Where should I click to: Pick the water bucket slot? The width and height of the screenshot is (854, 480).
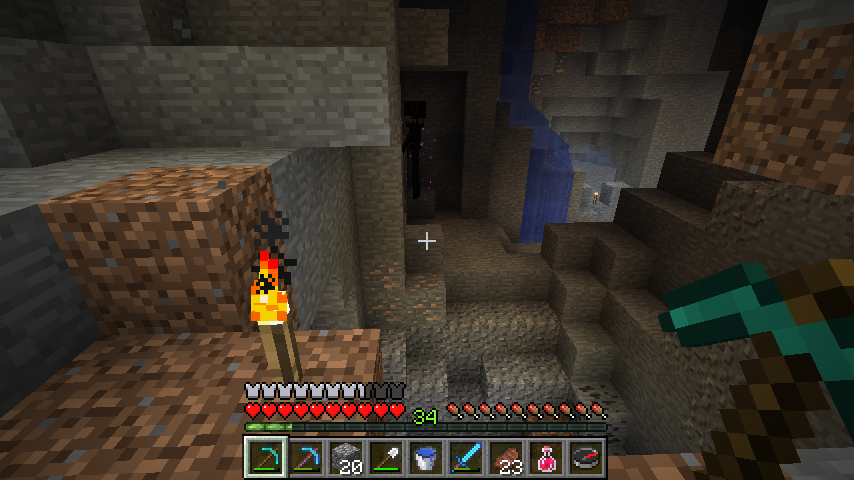point(425,458)
